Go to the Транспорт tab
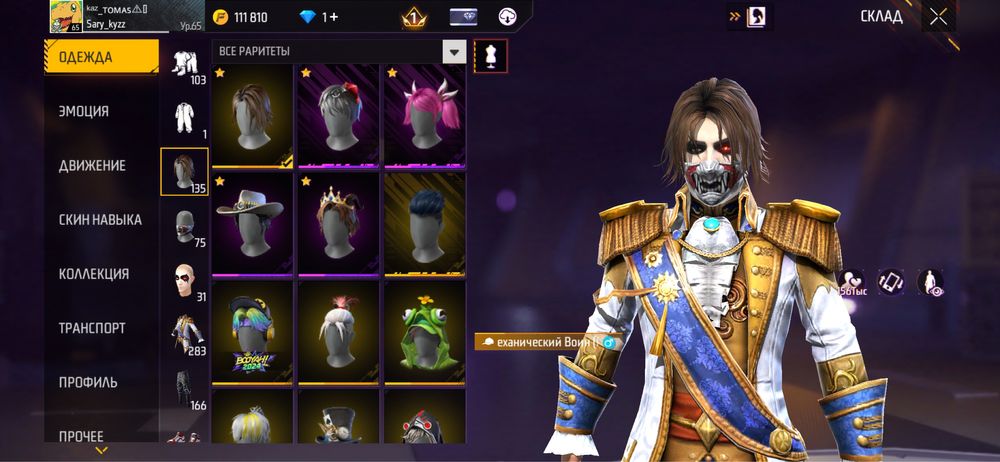Viewport: 1000px width, 462px height. tap(92, 327)
